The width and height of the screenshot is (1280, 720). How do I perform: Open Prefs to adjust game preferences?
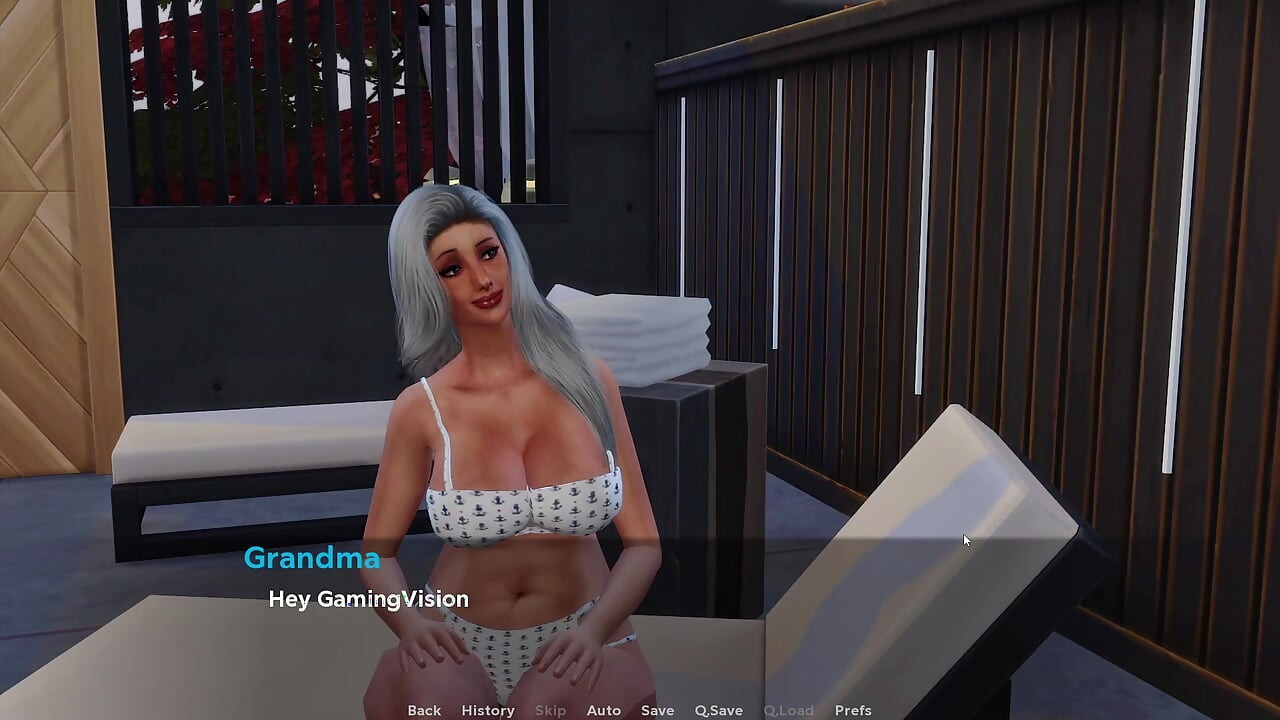pos(853,709)
